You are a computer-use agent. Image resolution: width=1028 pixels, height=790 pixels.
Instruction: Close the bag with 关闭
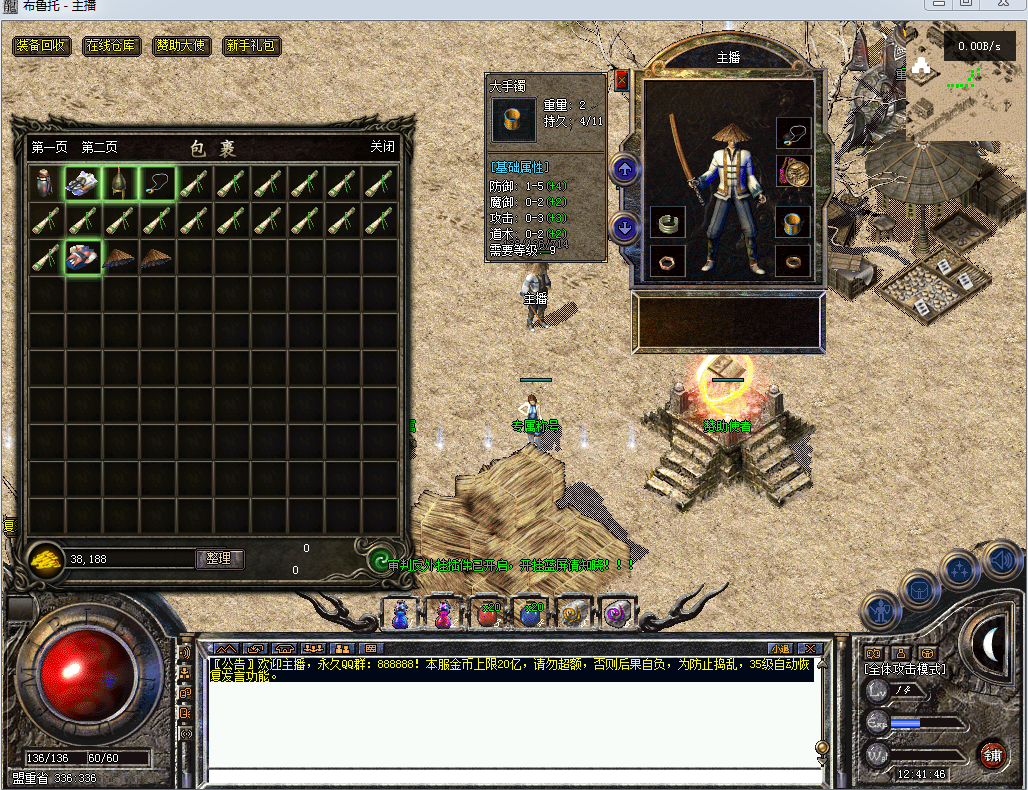click(382, 147)
